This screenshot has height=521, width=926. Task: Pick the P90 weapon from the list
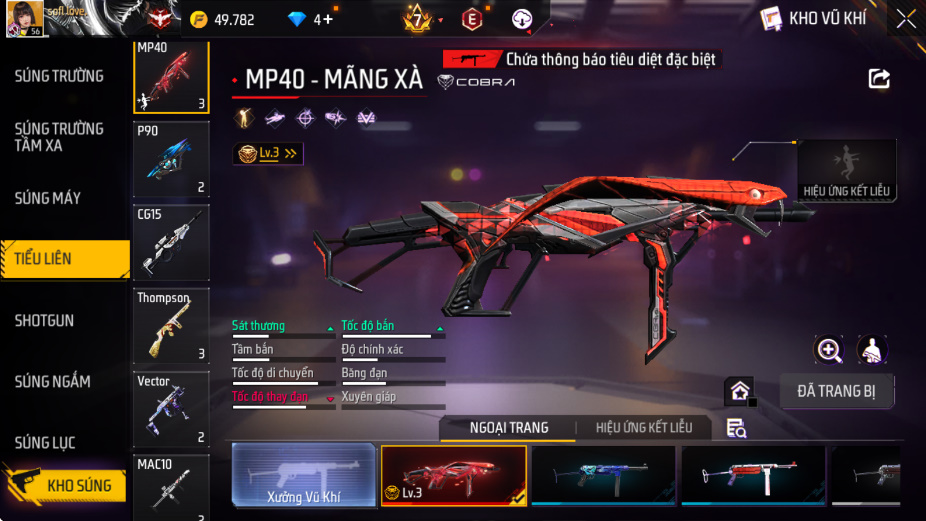(x=171, y=159)
